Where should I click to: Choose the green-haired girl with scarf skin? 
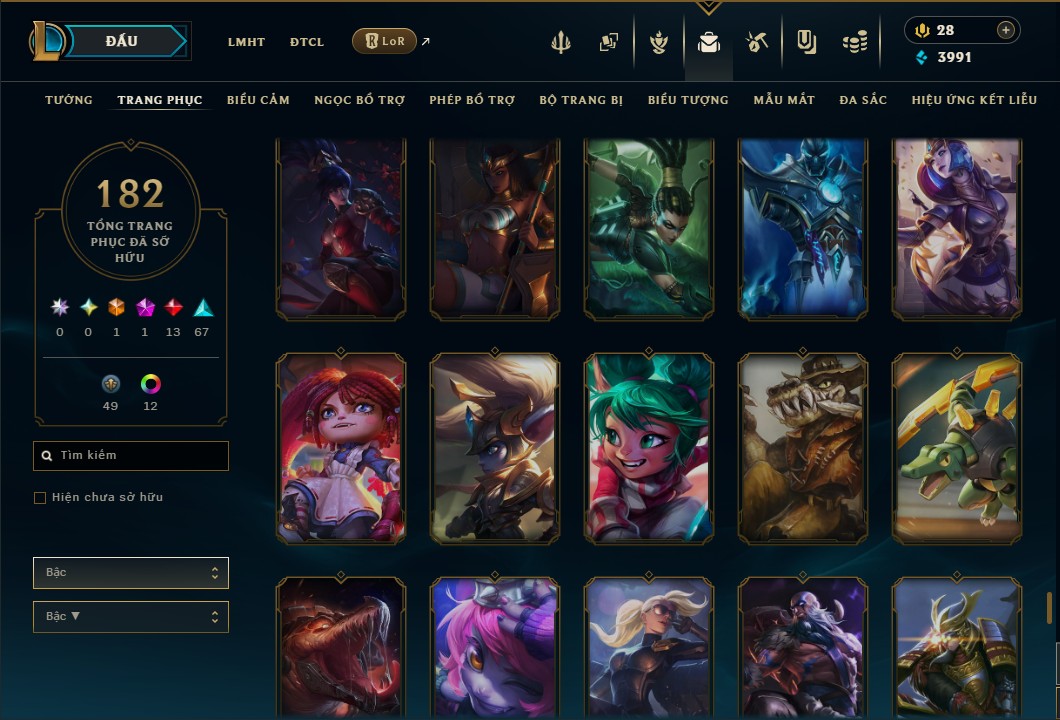(x=649, y=449)
